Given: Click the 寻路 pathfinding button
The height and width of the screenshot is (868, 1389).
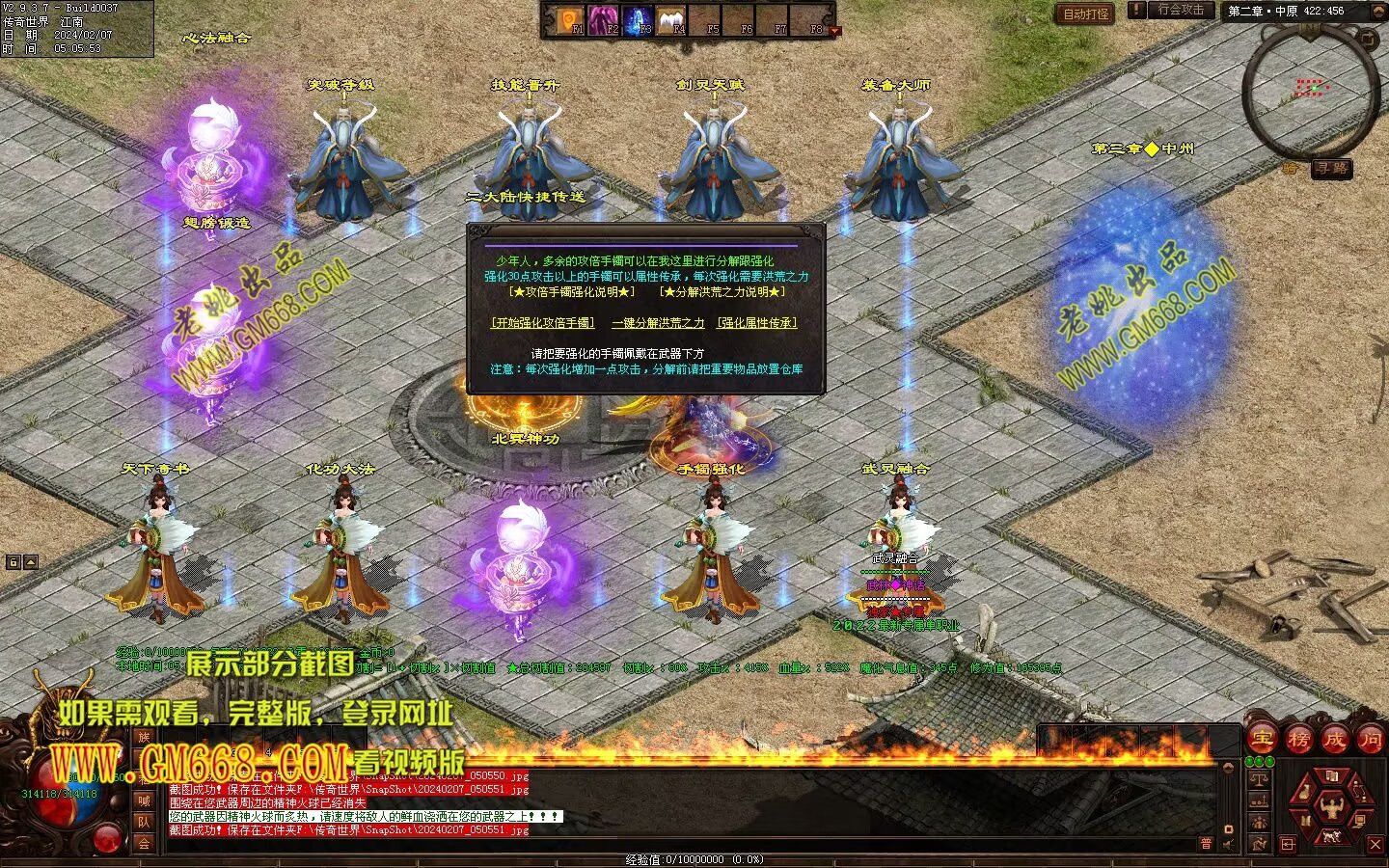Looking at the screenshot, I should point(1332,169).
